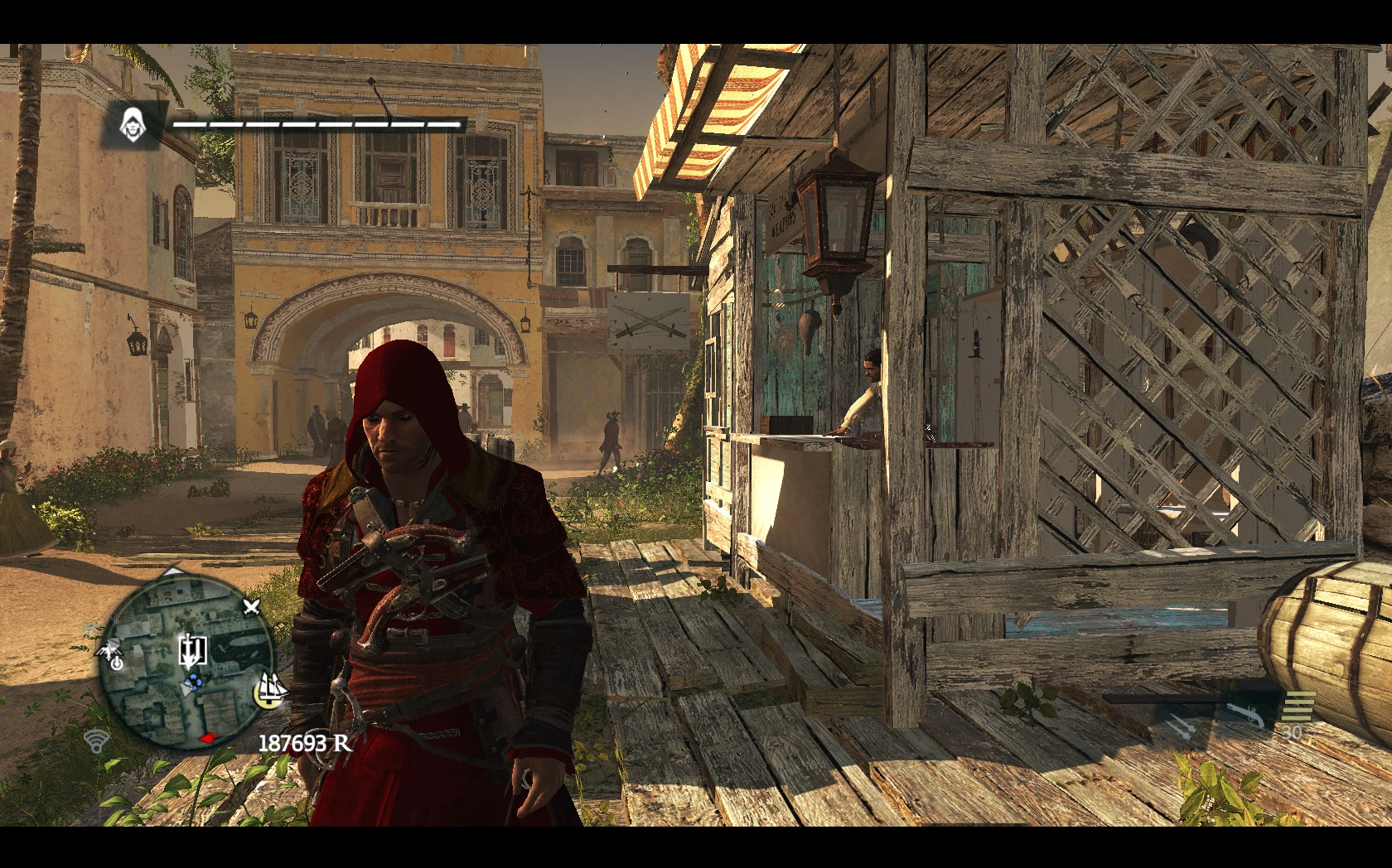Click the stacked ammo bar indicator

click(1298, 706)
